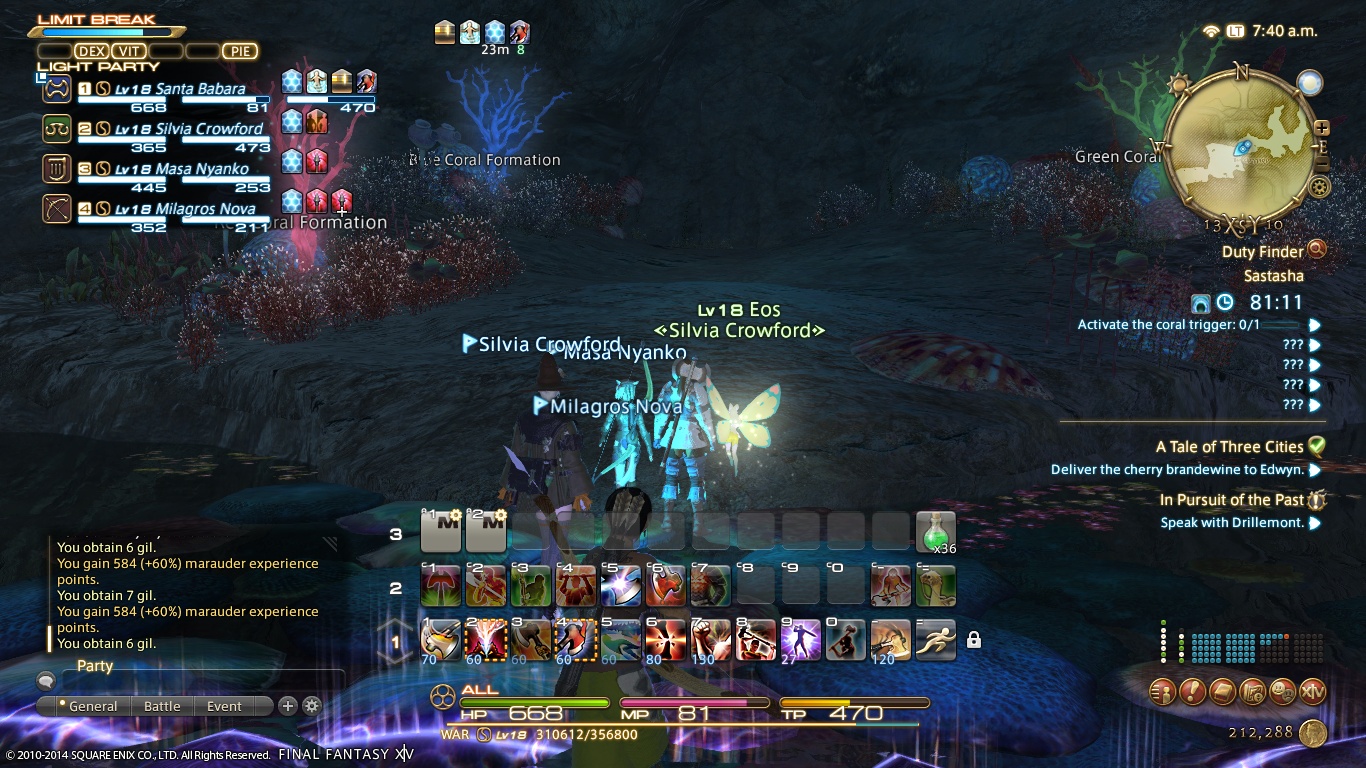Toggle the hotbar lock padlock
1366x768 pixels.
click(x=974, y=640)
